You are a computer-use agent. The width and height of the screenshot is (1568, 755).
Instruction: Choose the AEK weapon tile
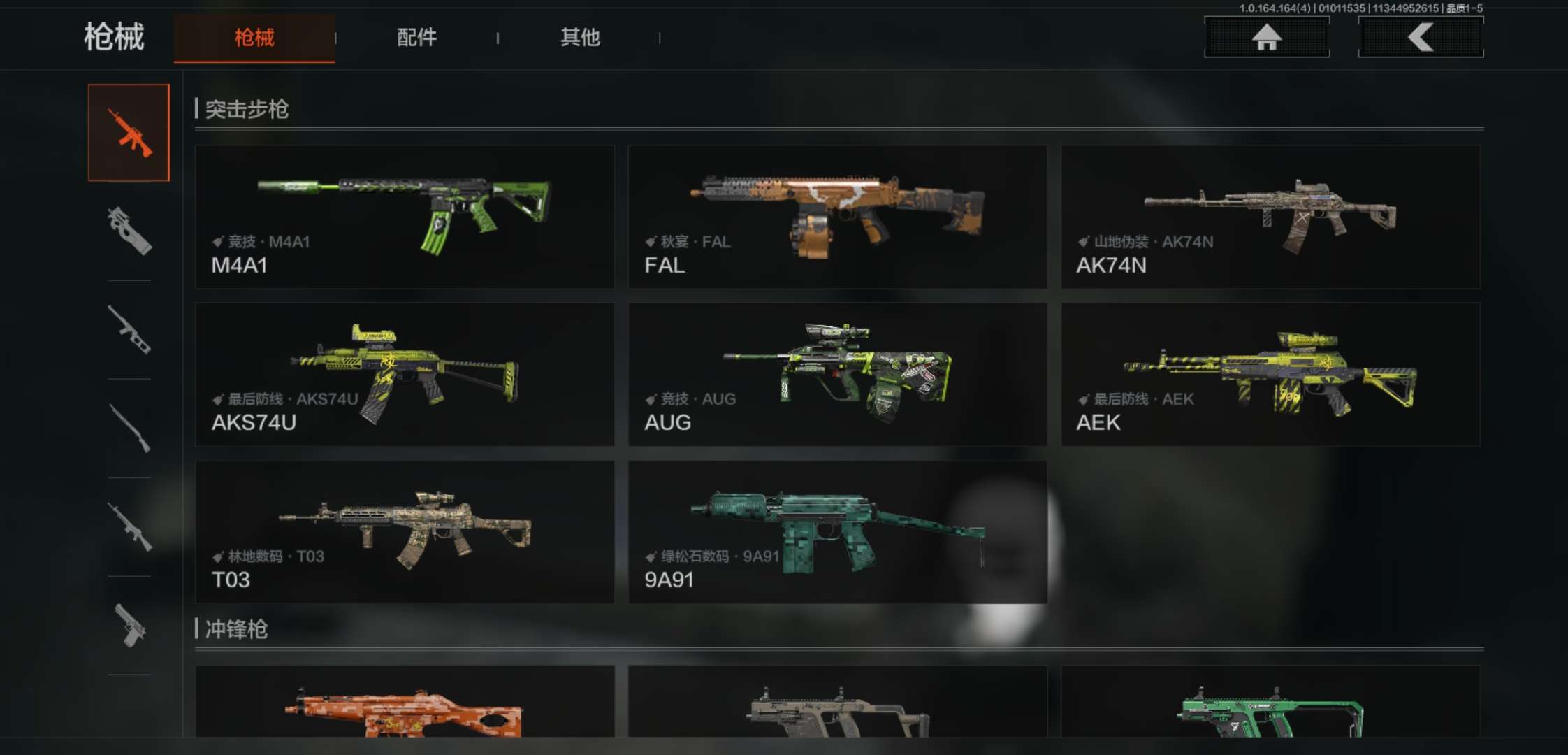[1270, 374]
